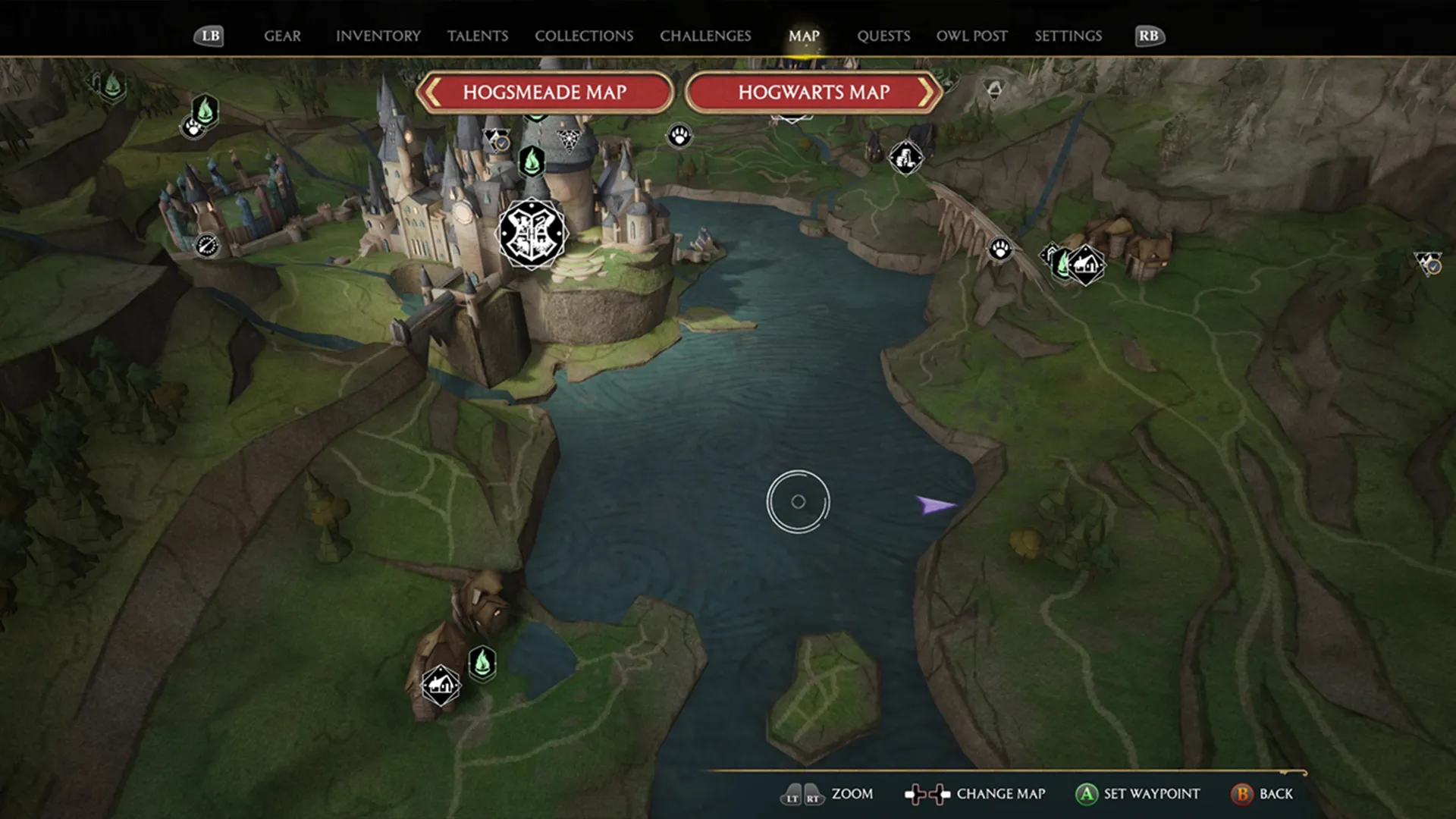Open the Gear tab
This screenshot has width=1456, height=819.
[282, 36]
